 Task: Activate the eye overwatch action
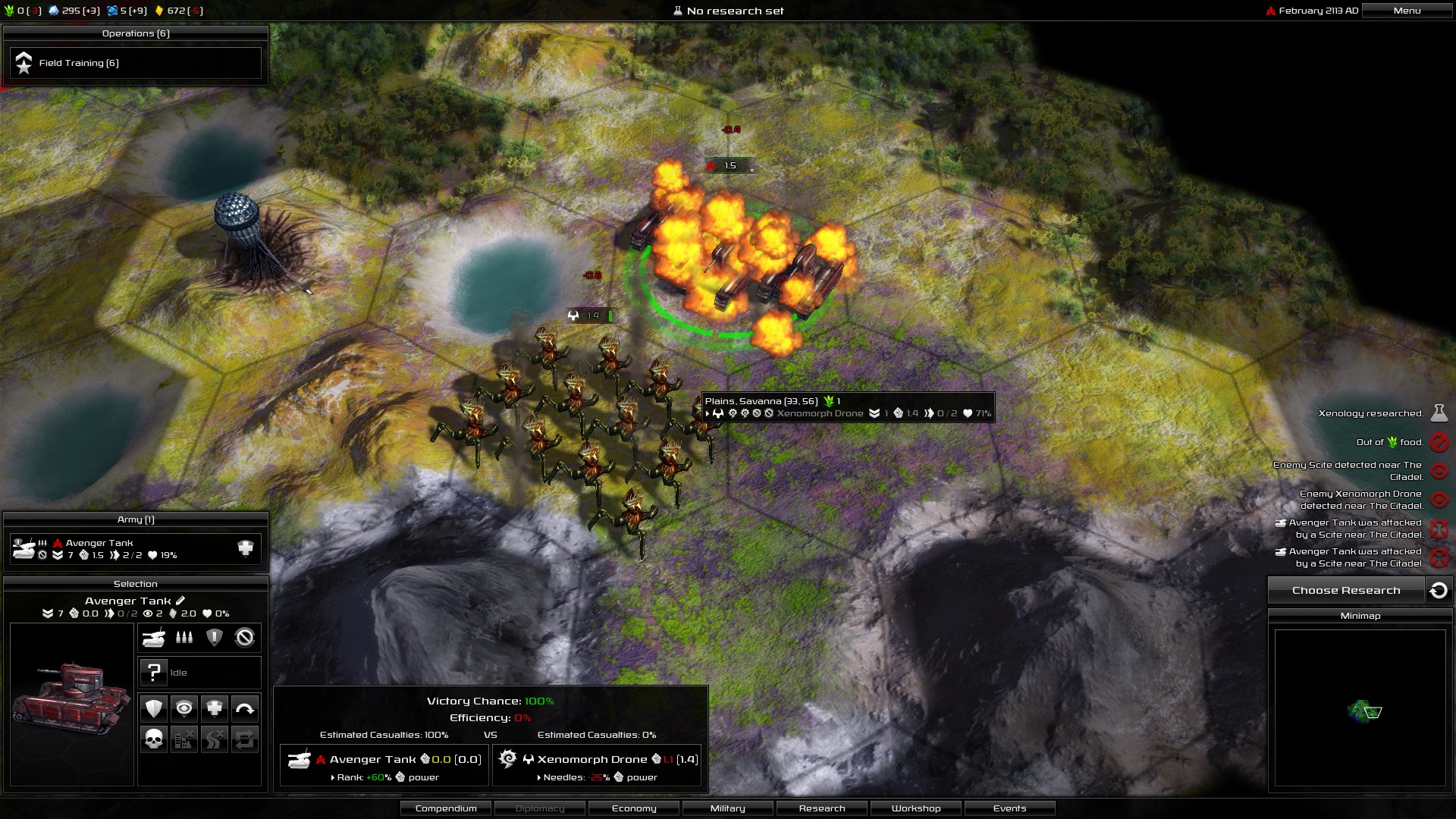click(x=184, y=709)
